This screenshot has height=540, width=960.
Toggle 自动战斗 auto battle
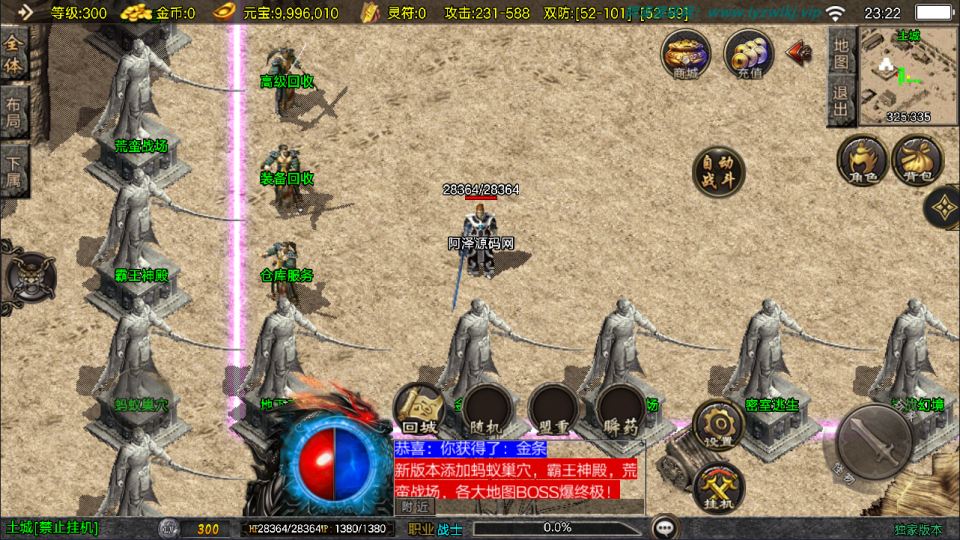point(719,172)
